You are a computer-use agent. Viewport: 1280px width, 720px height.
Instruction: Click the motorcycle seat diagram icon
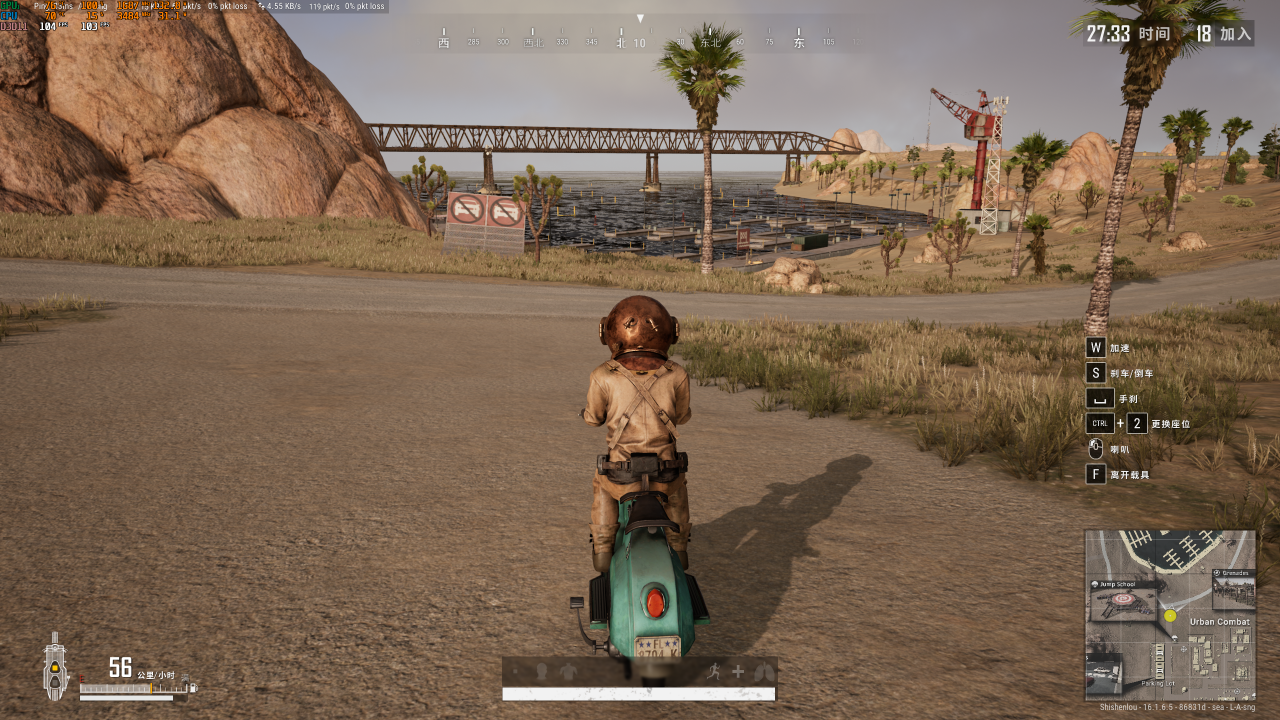(54, 668)
